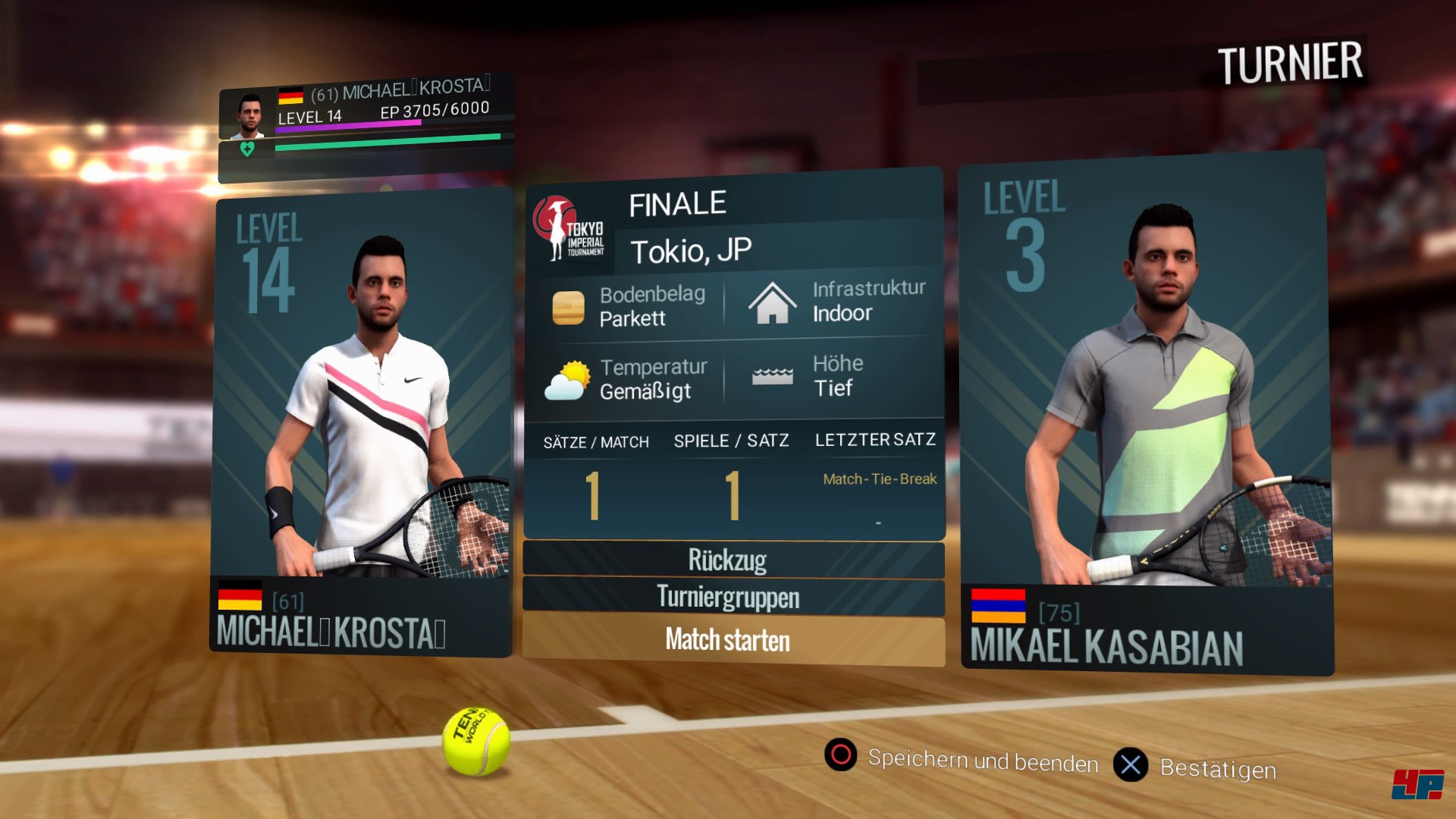Select Mikael Kasabian's level 3 opponent card
Viewport: 1456px width, 819px height.
point(1145,413)
